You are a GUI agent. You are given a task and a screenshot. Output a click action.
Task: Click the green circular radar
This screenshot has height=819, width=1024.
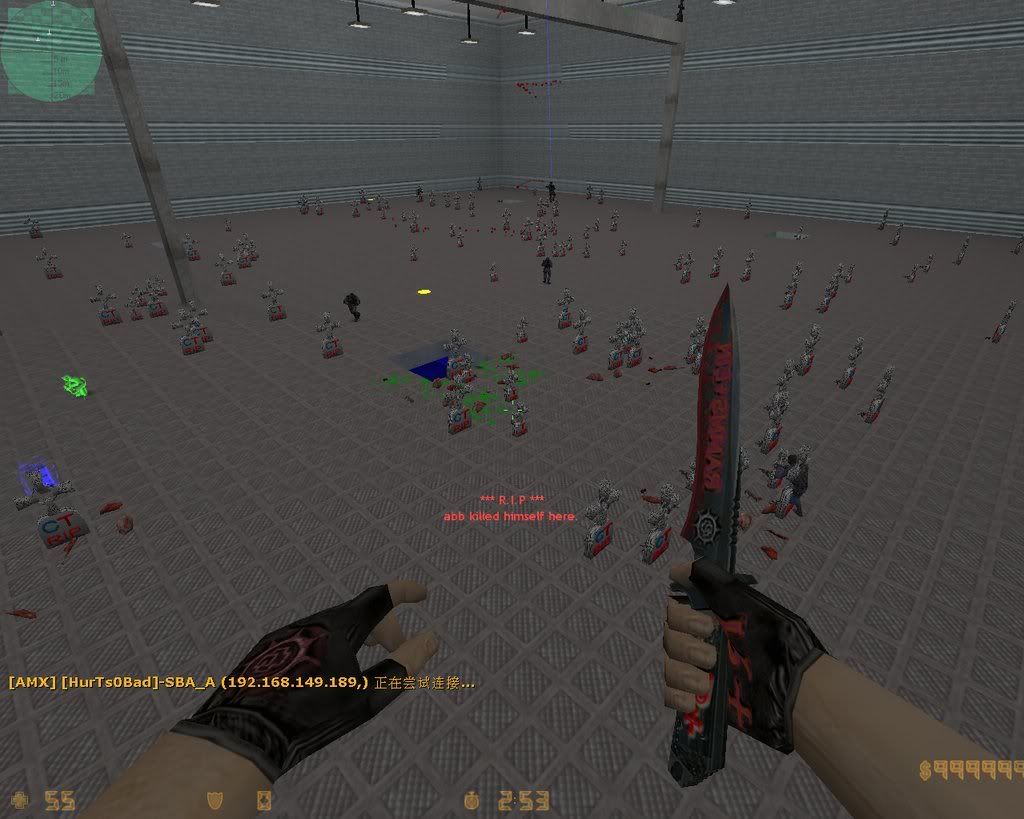click(48, 50)
